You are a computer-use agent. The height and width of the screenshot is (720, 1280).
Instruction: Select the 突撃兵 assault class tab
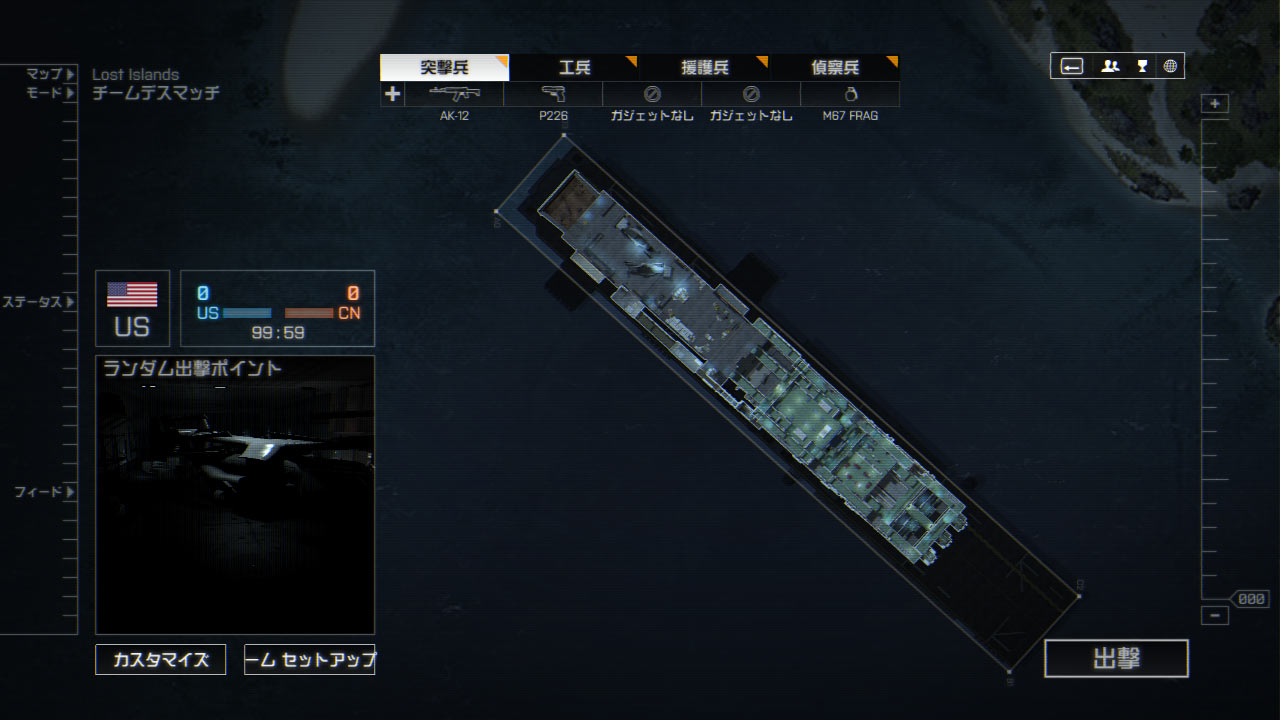coord(444,68)
